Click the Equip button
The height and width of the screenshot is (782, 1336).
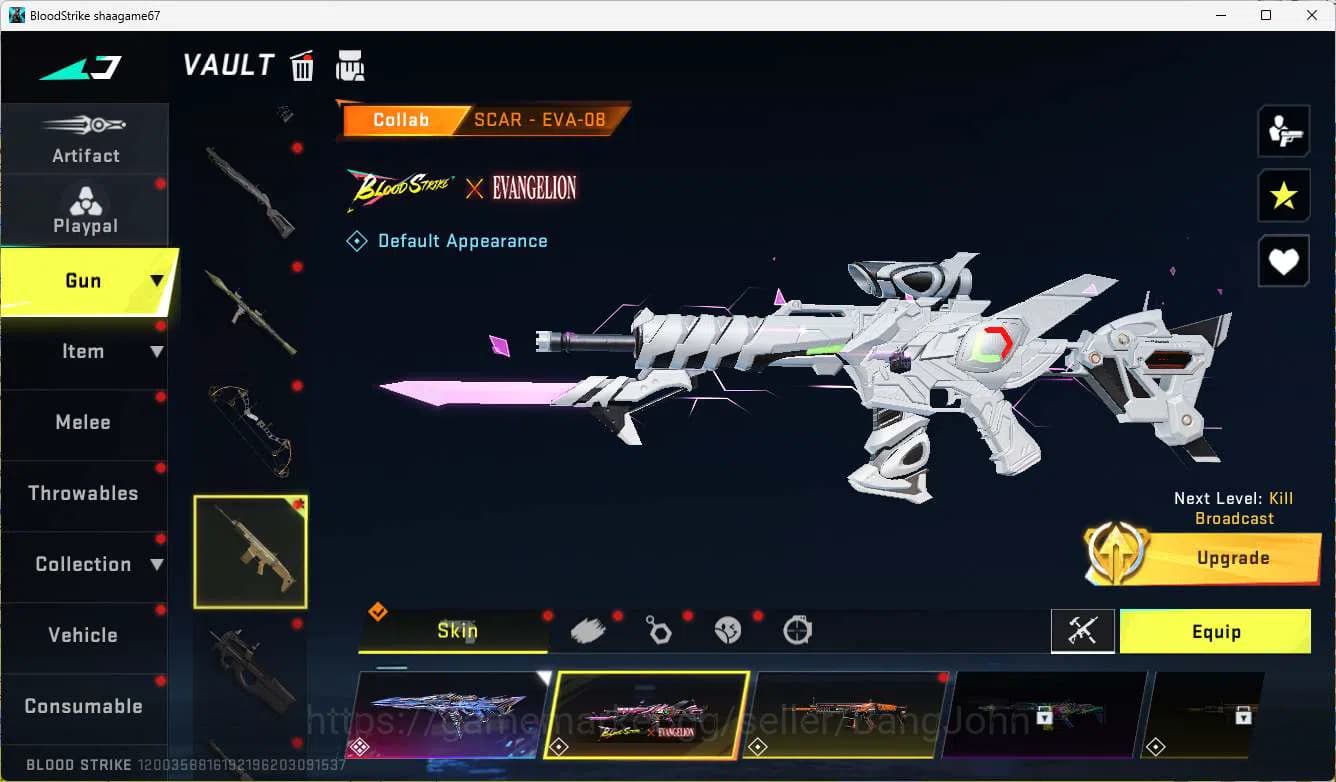[1215, 631]
